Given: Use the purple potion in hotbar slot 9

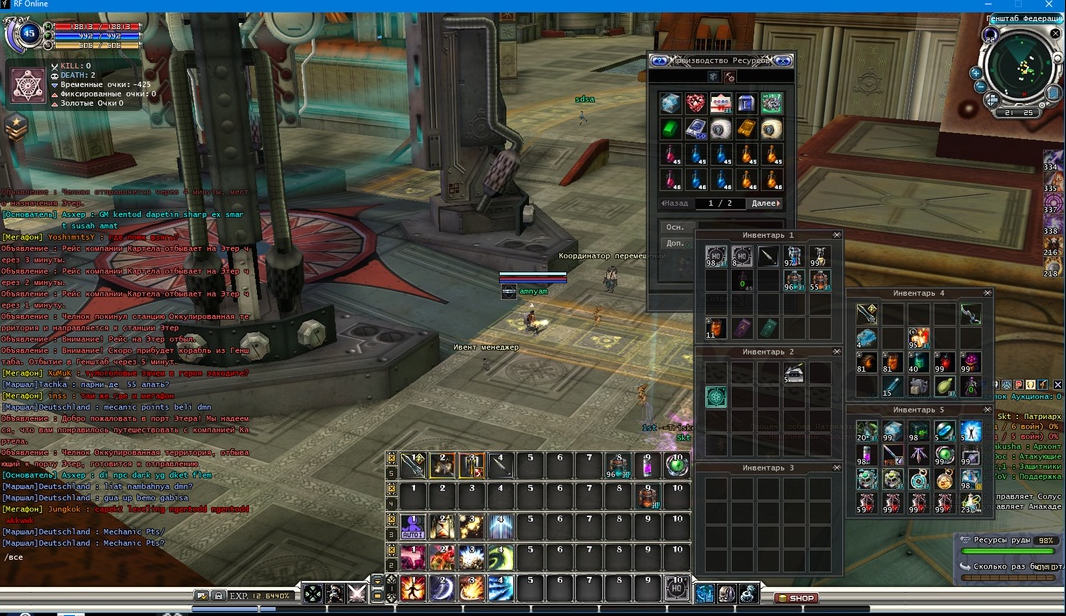Looking at the screenshot, I should (647, 465).
